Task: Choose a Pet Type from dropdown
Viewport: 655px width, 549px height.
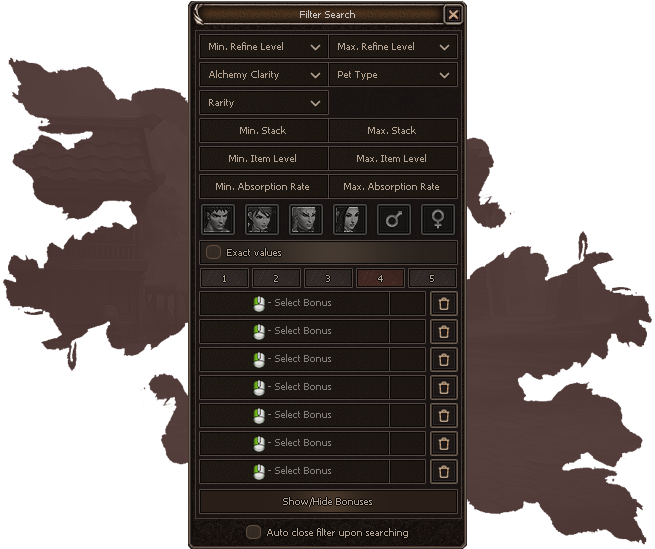Action: click(393, 75)
